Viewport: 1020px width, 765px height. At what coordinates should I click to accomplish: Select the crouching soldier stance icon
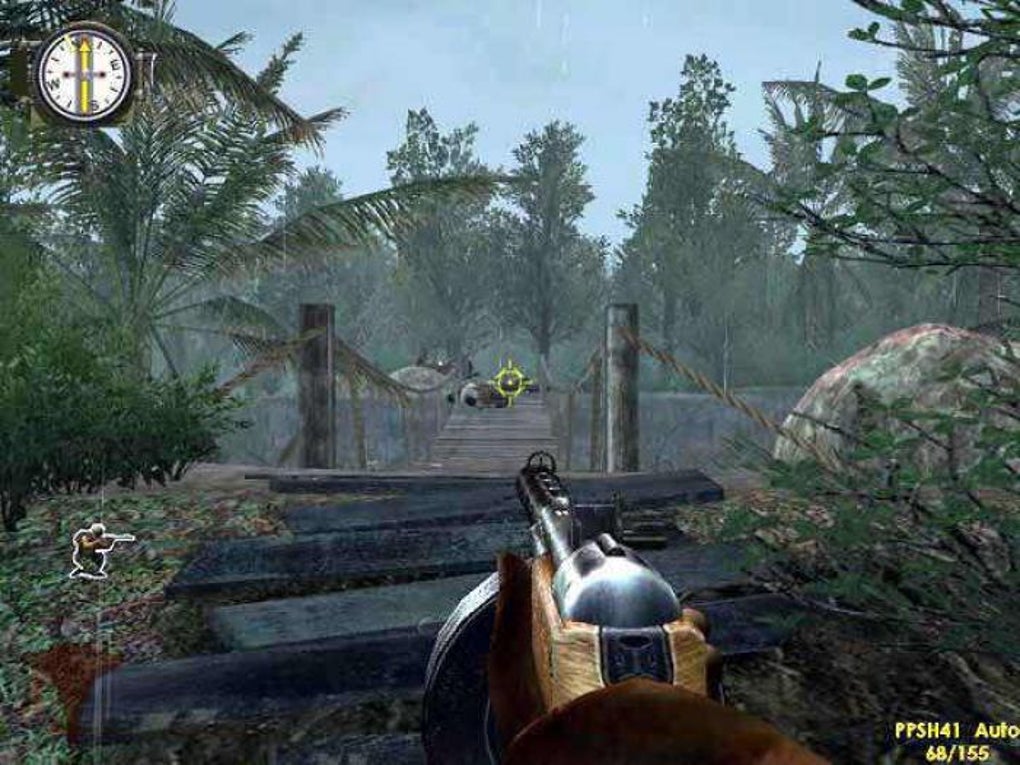pos(98,549)
